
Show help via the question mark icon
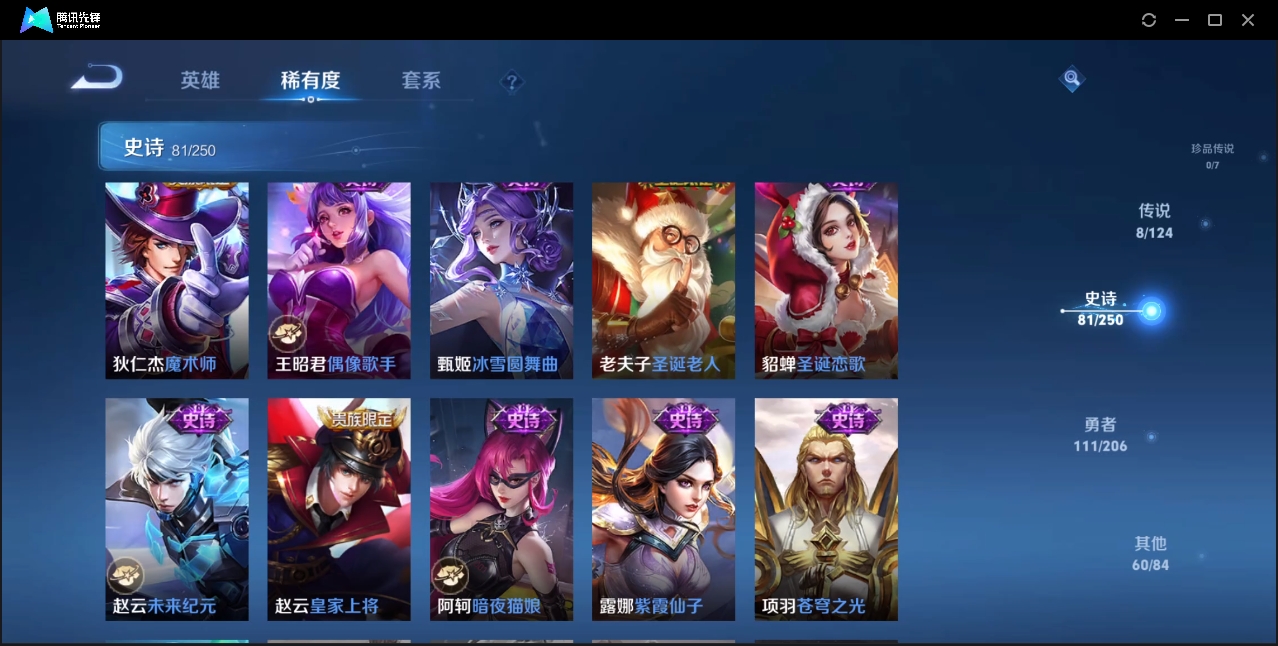click(512, 82)
